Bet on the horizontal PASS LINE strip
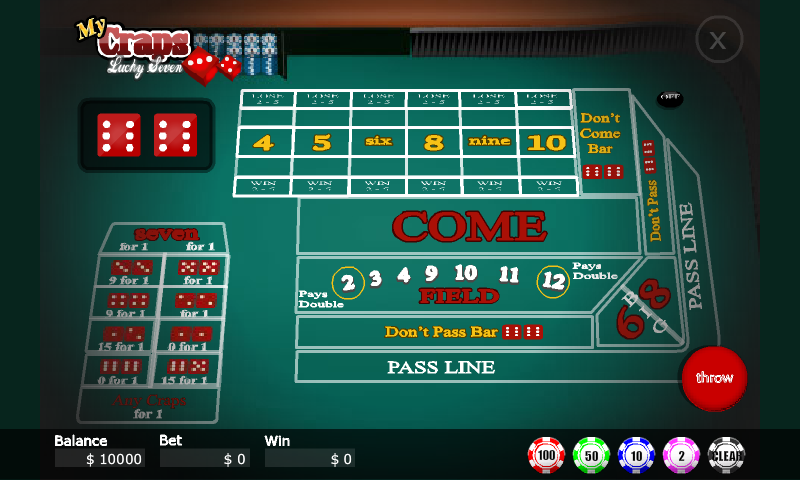The width and height of the screenshot is (800, 480). [440, 367]
